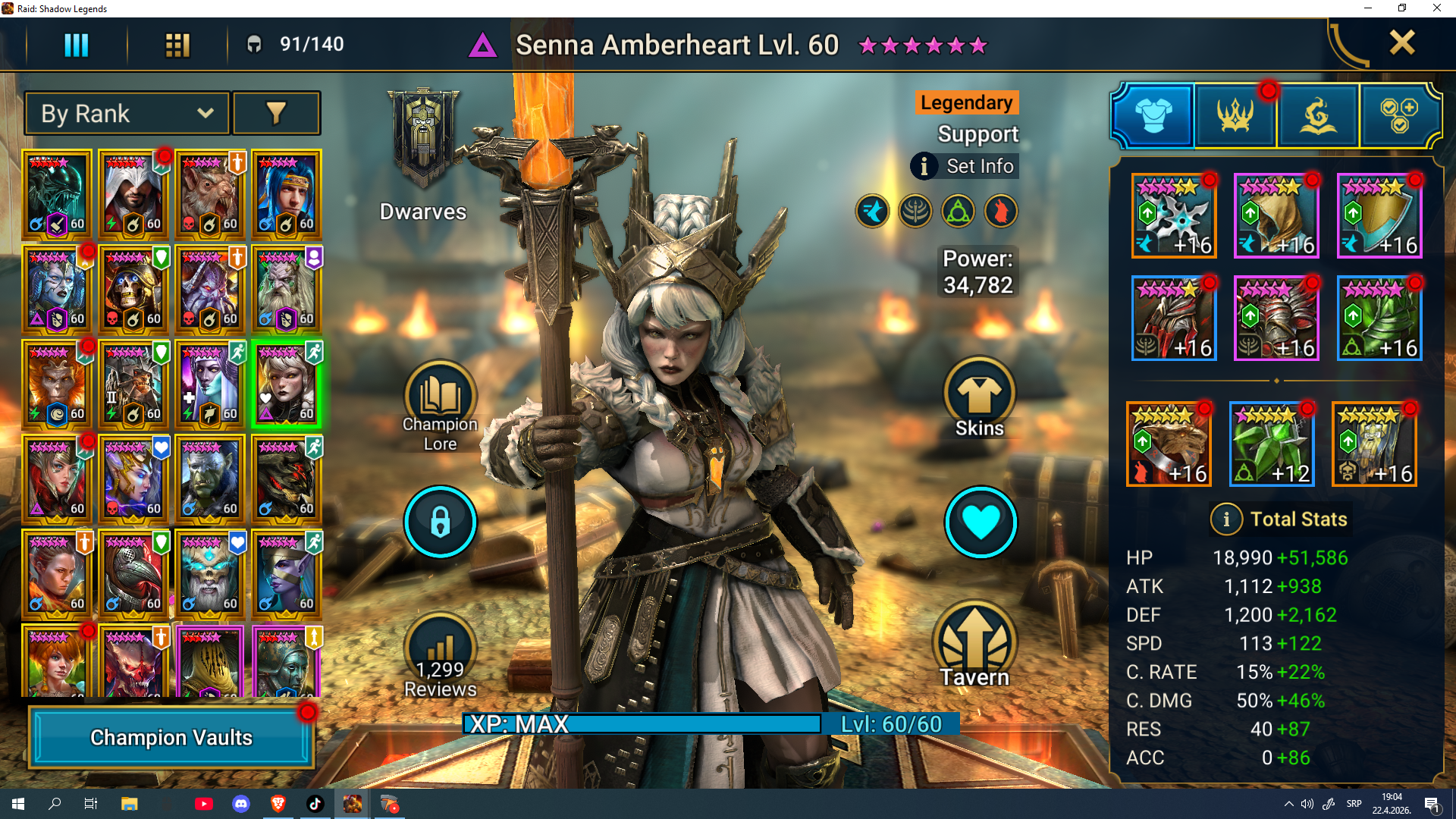Screen dimensions: 1456x819
Task: Switch to the armor equipment tab
Action: [x=1153, y=116]
